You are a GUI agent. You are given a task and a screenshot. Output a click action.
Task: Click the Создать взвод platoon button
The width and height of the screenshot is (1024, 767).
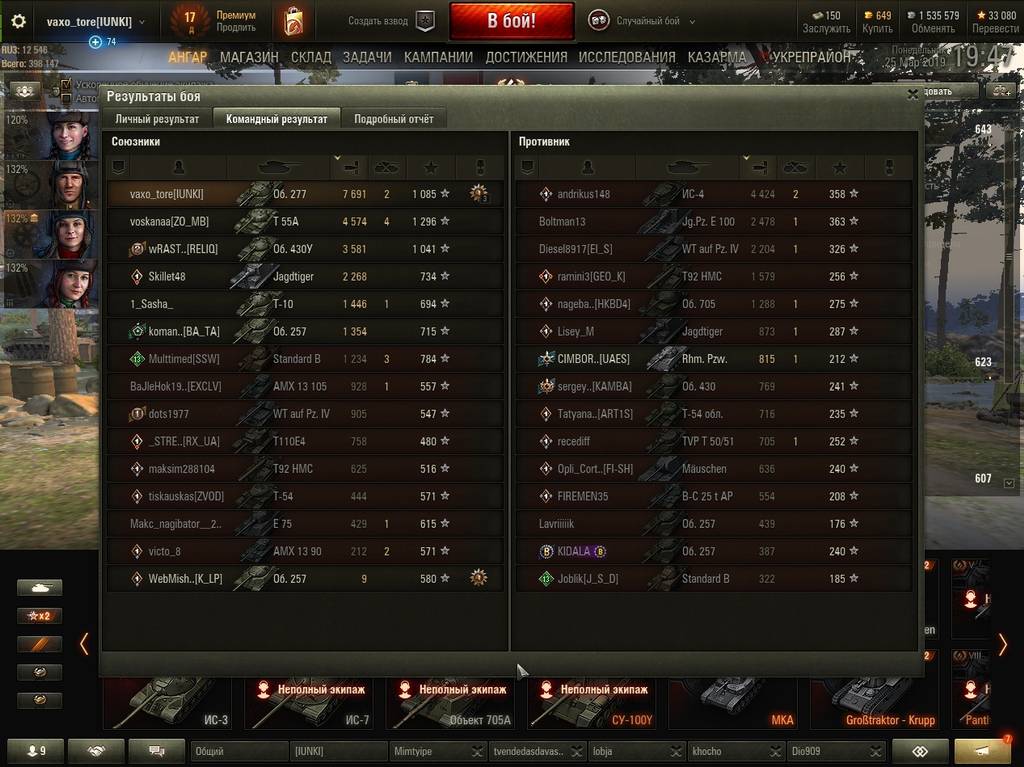click(x=392, y=21)
